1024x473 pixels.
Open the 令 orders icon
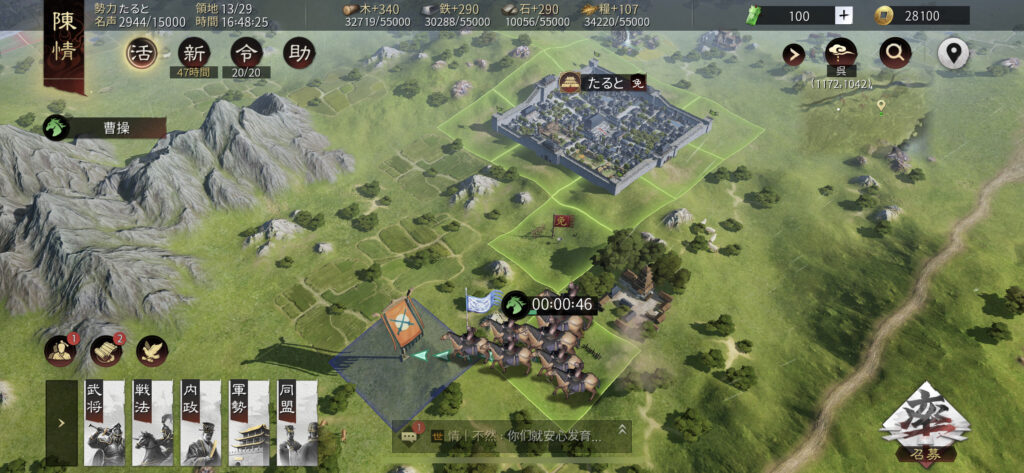click(x=246, y=53)
